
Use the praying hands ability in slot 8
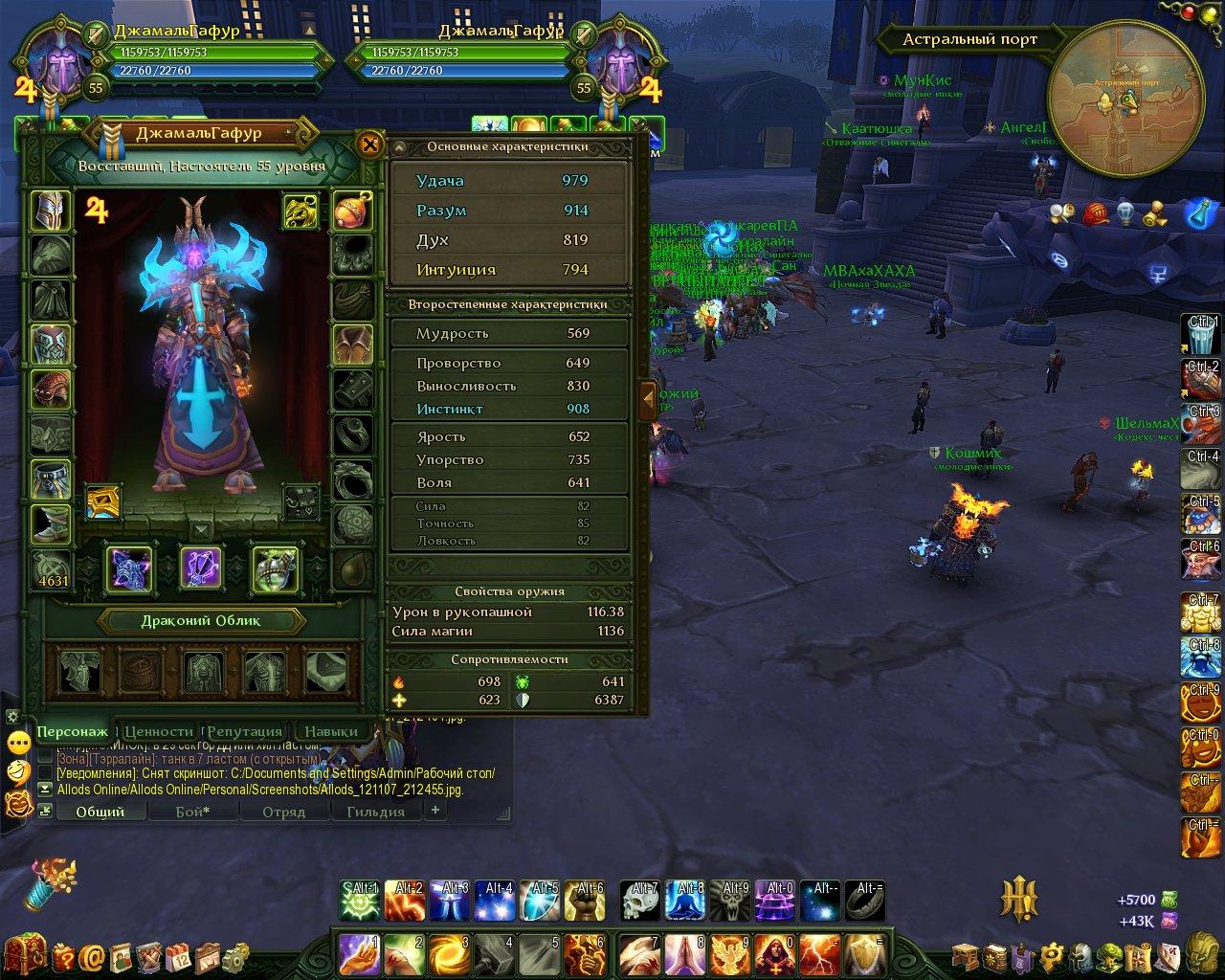[684, 956]
